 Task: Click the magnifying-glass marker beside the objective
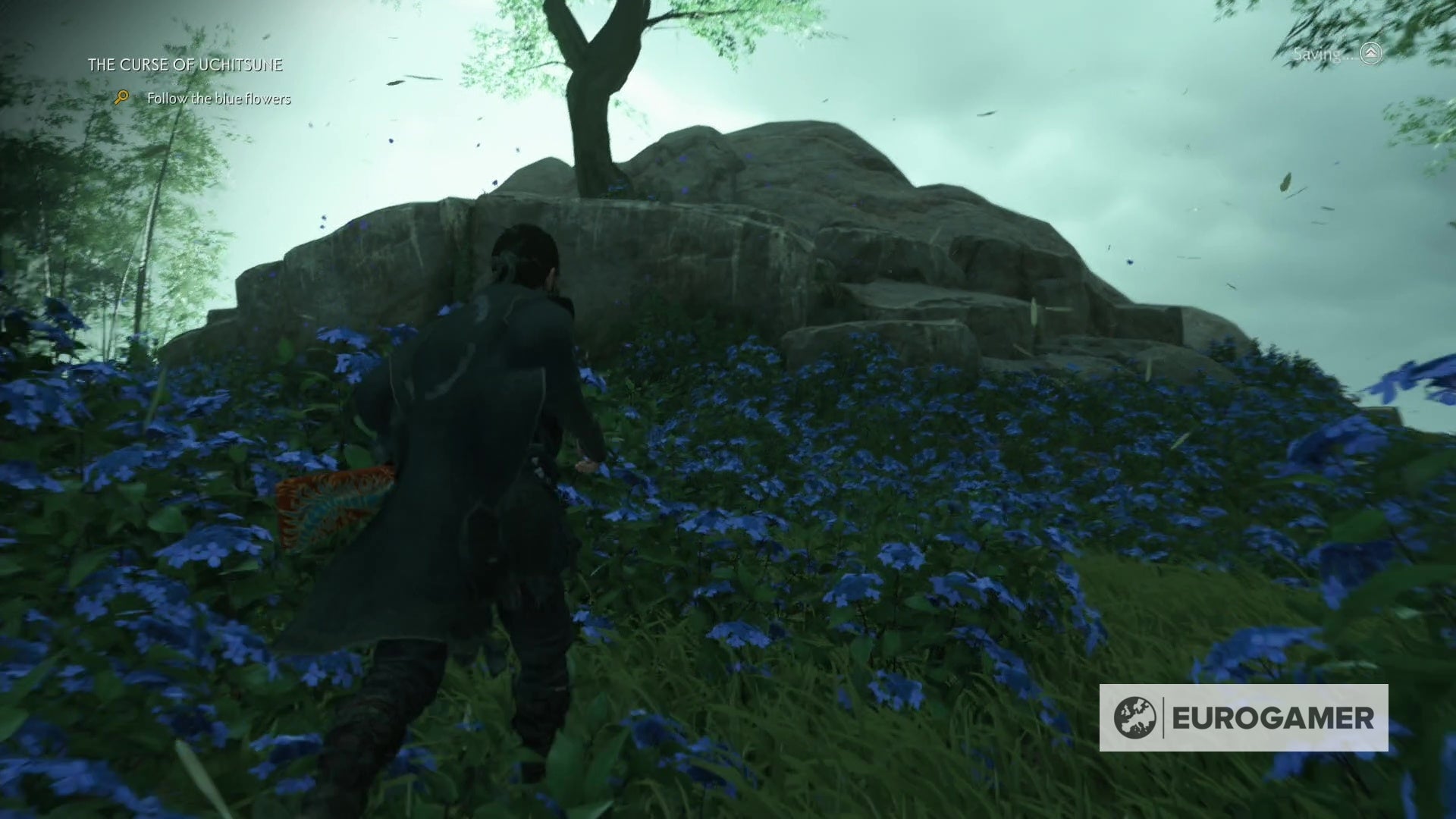pyautogui.click(x=121, y=98)
